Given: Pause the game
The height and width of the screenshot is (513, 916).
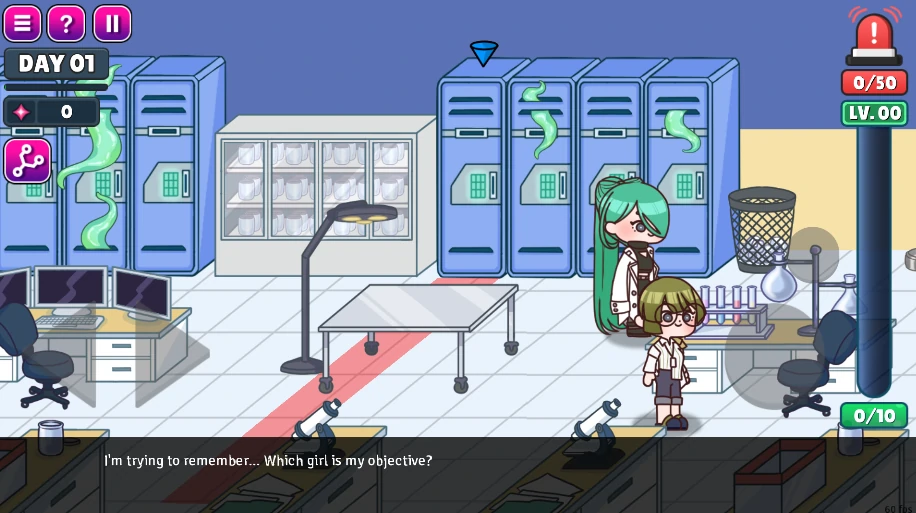Looking at the screenshot, I should [x=112, y=23].
